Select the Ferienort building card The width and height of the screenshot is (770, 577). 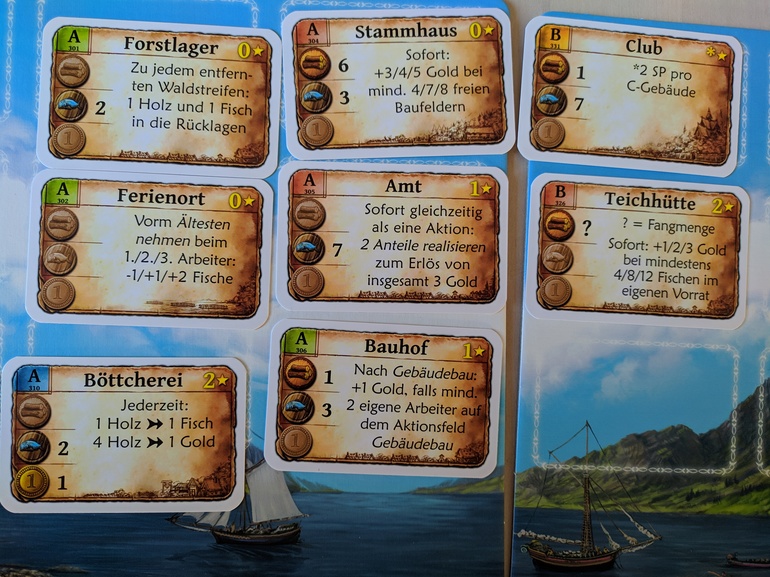pos(148,247)
